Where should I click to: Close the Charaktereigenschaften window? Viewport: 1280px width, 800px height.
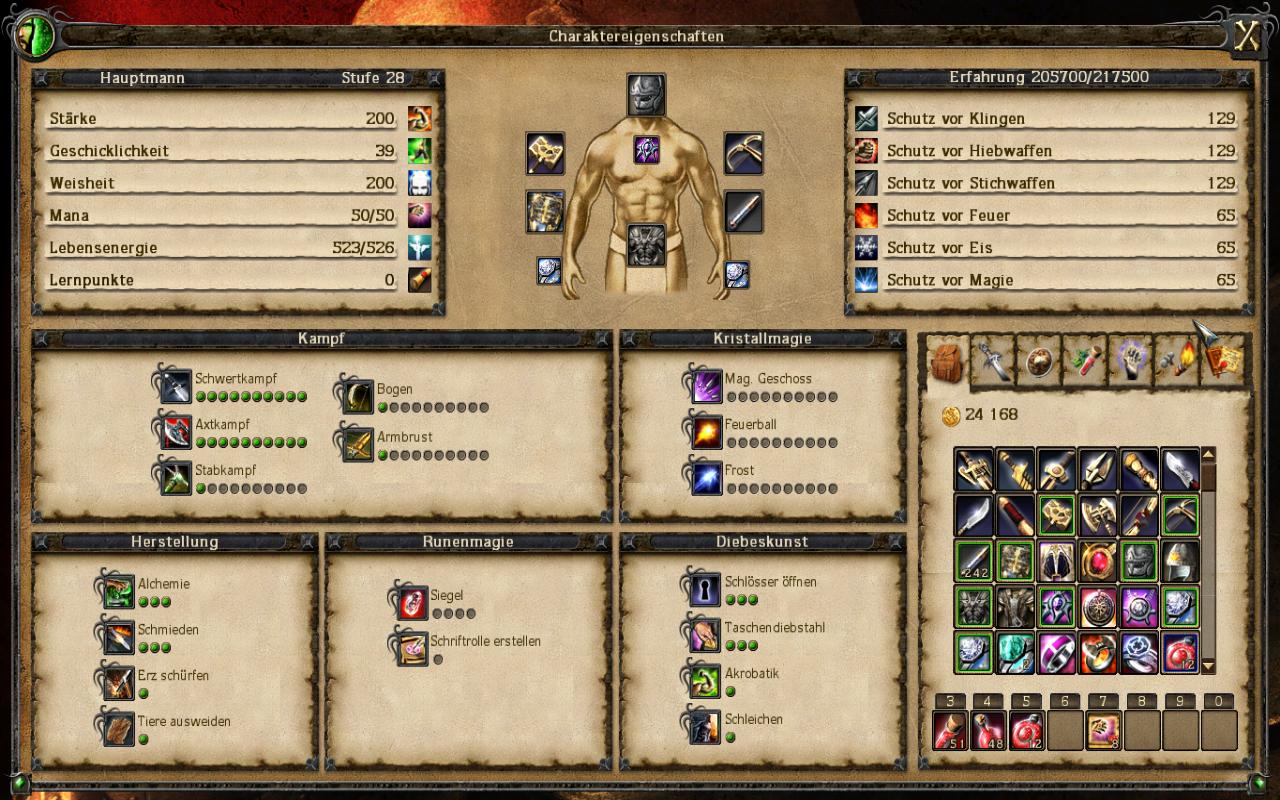tap(1246, 36)
